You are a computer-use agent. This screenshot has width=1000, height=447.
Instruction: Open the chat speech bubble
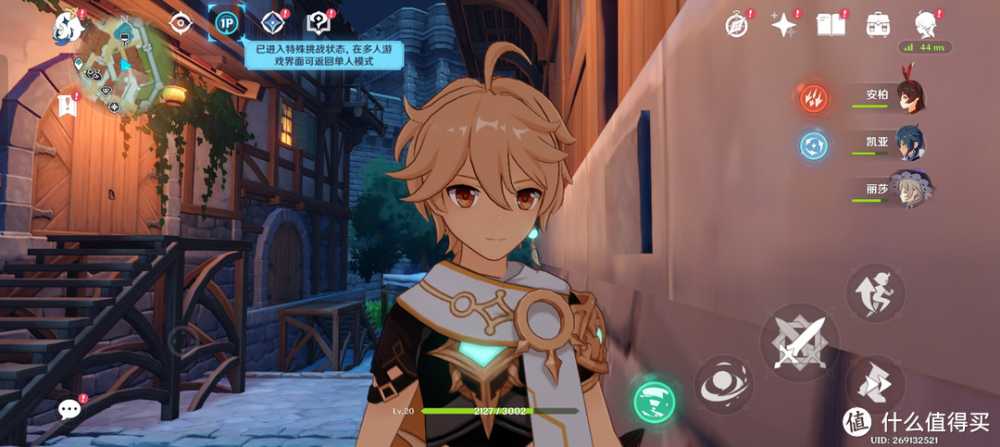pos(70,408)
